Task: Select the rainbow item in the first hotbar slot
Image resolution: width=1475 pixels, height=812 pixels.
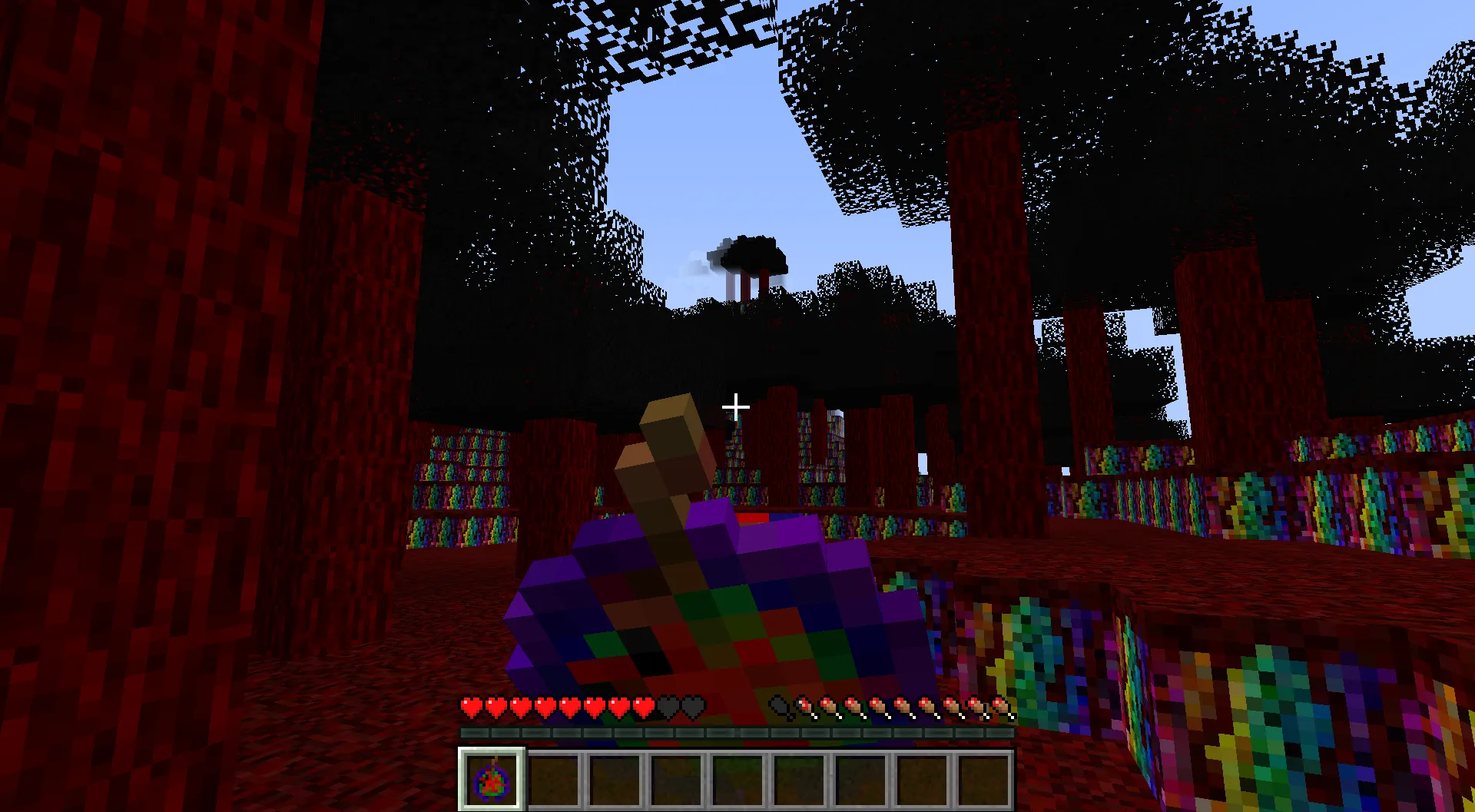Action: coord(490,779)
